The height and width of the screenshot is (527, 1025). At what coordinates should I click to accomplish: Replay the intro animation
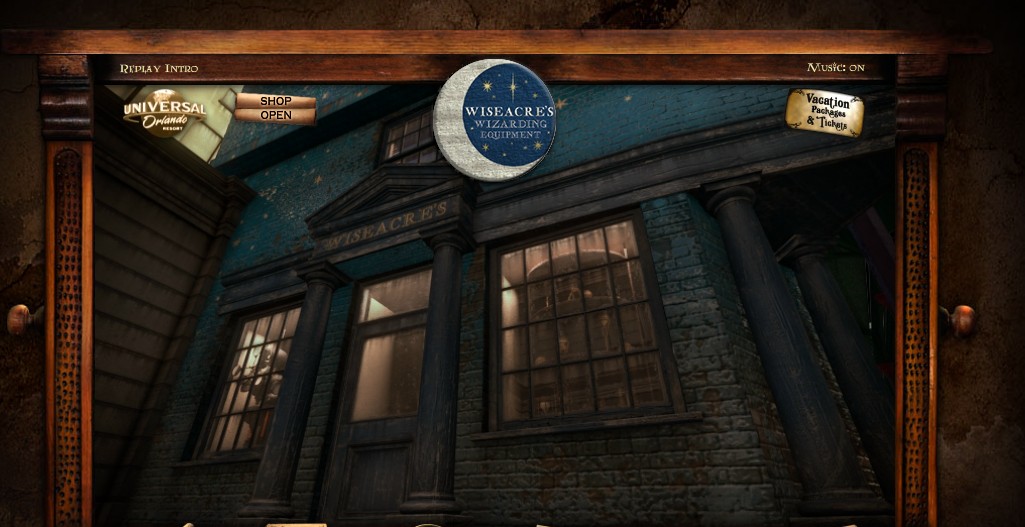pyautogui.click(x=159, y=68)
